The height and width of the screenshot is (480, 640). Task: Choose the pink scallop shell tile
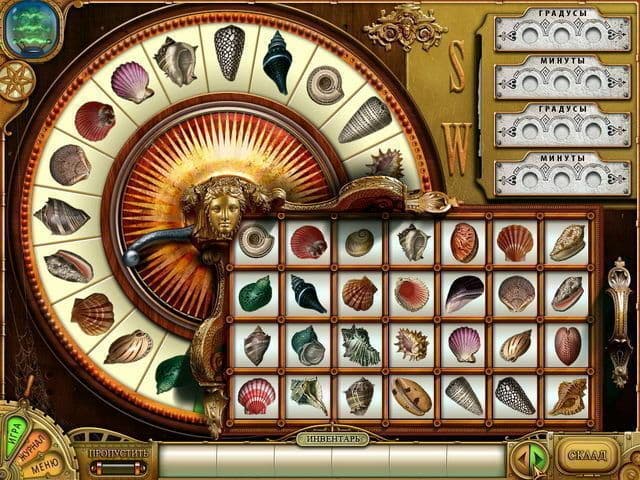click(x=464, y=343)
